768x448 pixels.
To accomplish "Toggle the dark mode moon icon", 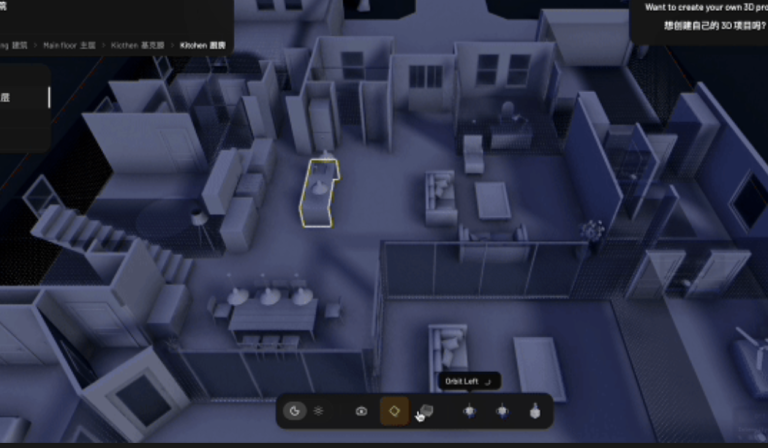I will (x=295, y=410).
